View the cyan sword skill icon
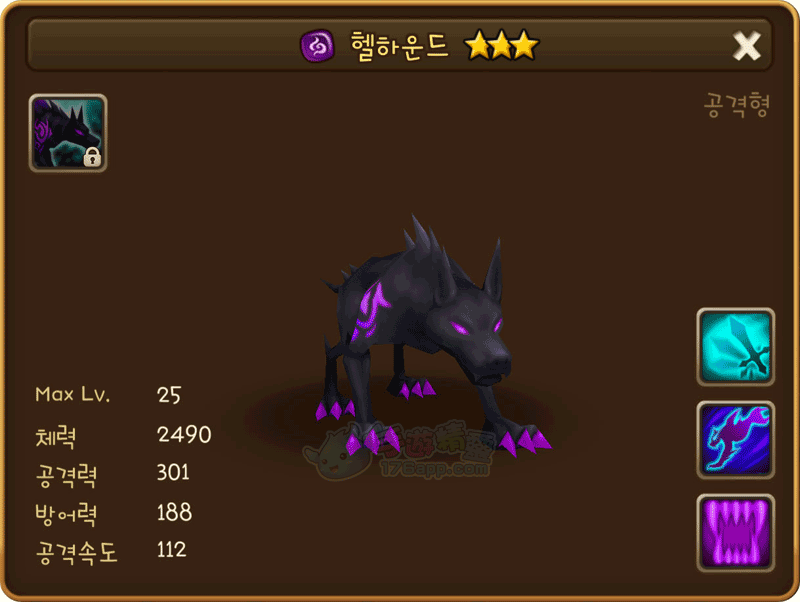800x602 pixels. [736, 347]
